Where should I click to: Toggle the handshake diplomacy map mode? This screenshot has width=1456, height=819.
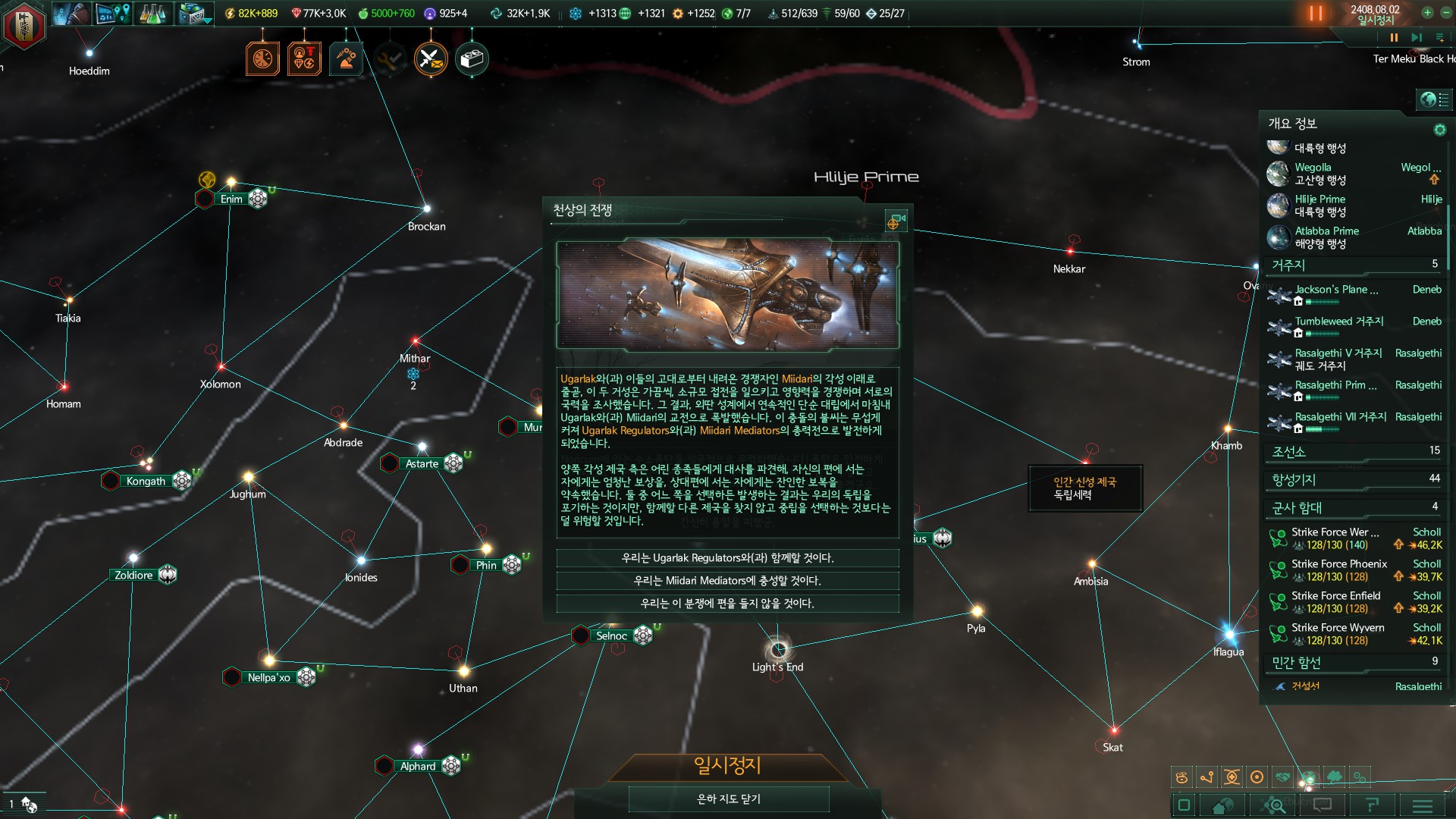coord(1283,777)
